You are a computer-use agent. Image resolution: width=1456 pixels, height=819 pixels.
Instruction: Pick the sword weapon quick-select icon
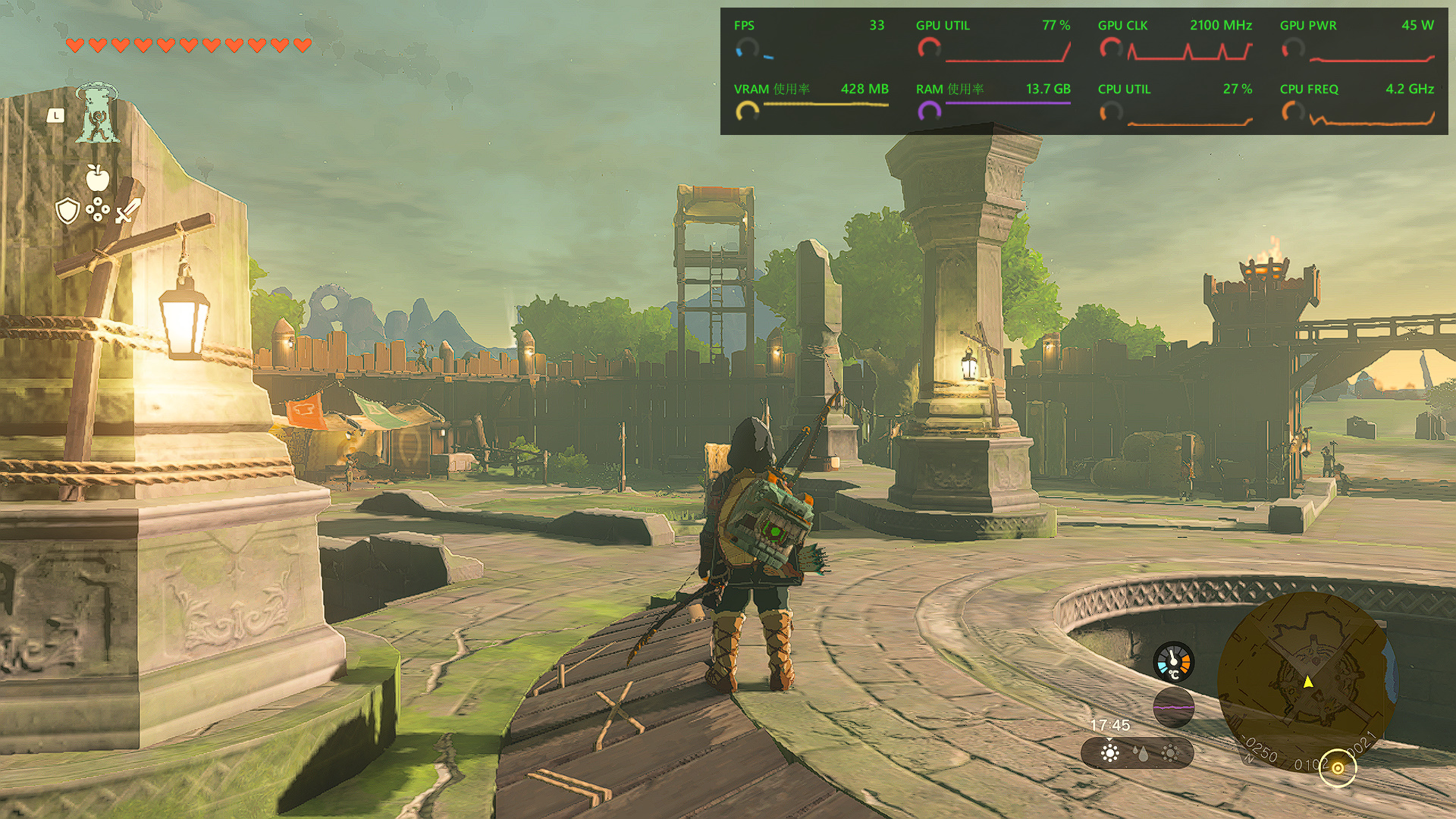pos(127,211)
